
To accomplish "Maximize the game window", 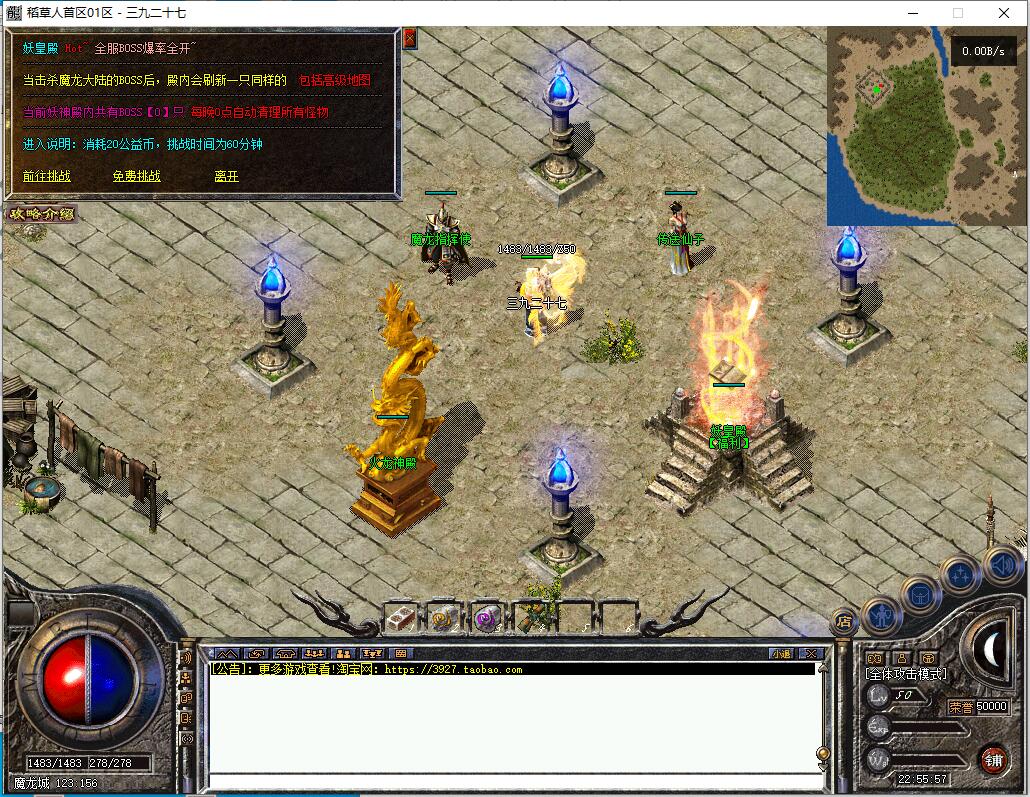I will tap(957, 13).
